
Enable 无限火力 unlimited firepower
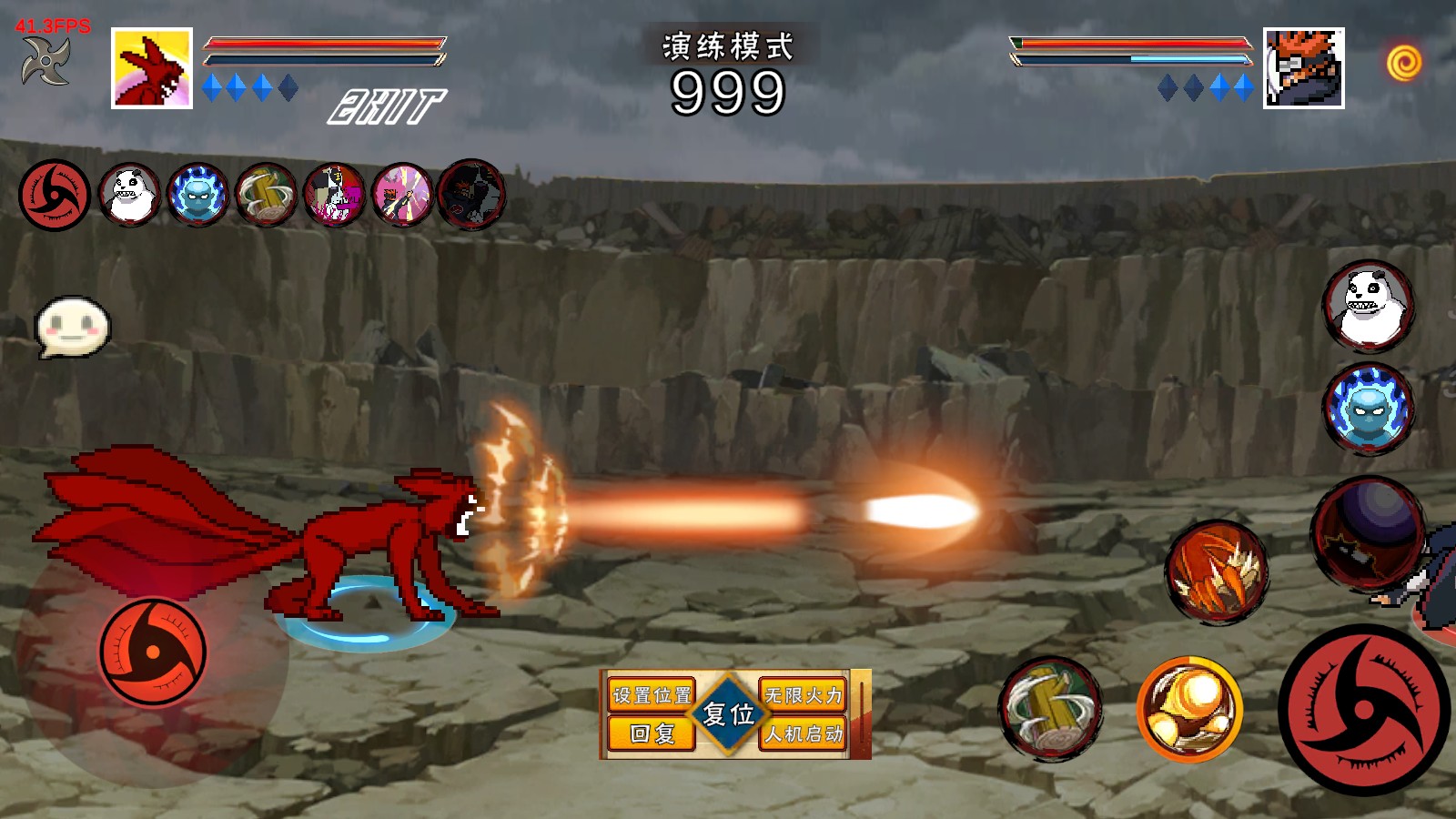pos(804,695)
